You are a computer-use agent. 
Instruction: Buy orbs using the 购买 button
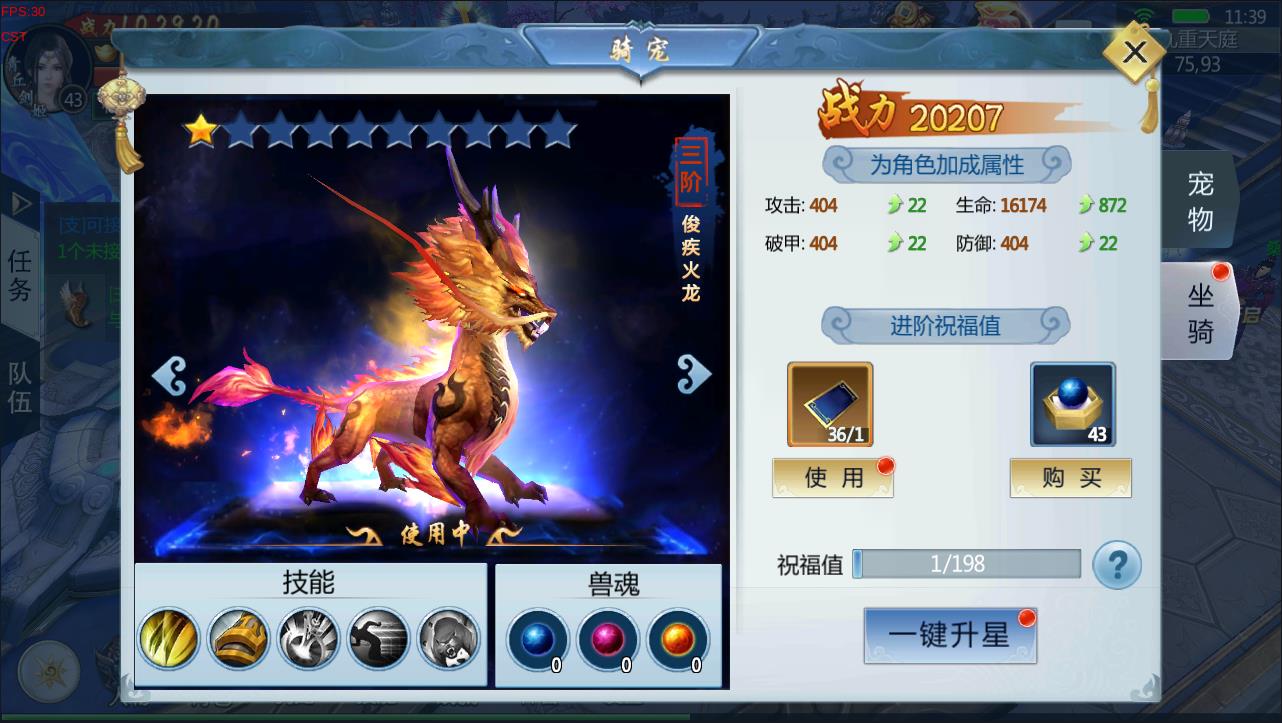pyautogui.click(x=1070, y=477)
